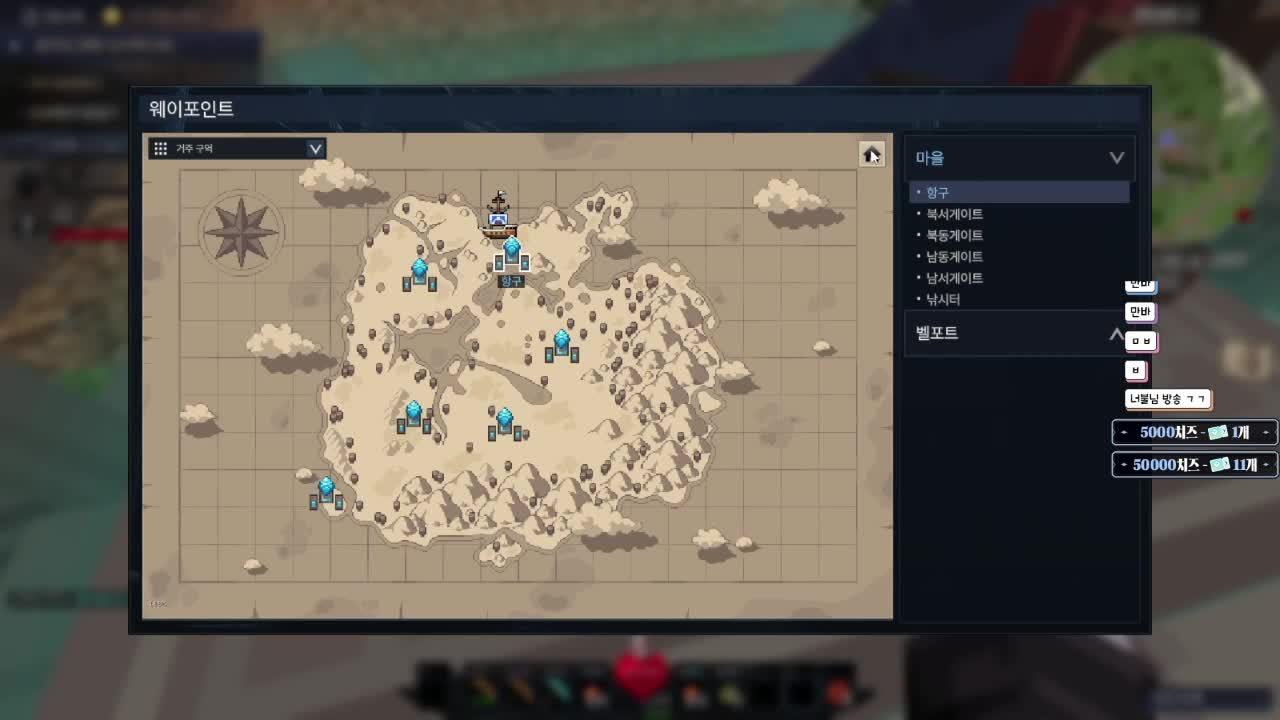Click the right arrow on the 5000치즈 bar
The image size is (1280, 720).
coord(1268,434)
